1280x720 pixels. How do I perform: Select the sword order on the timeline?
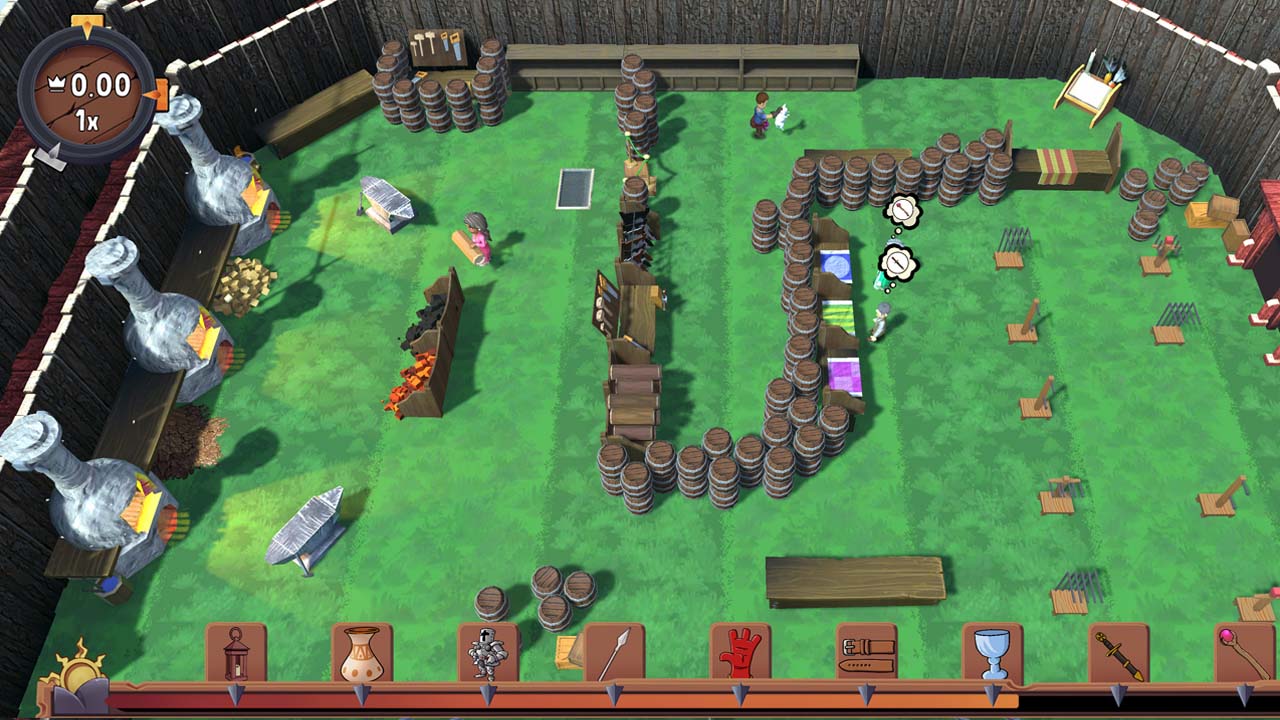coord(1118,653)
